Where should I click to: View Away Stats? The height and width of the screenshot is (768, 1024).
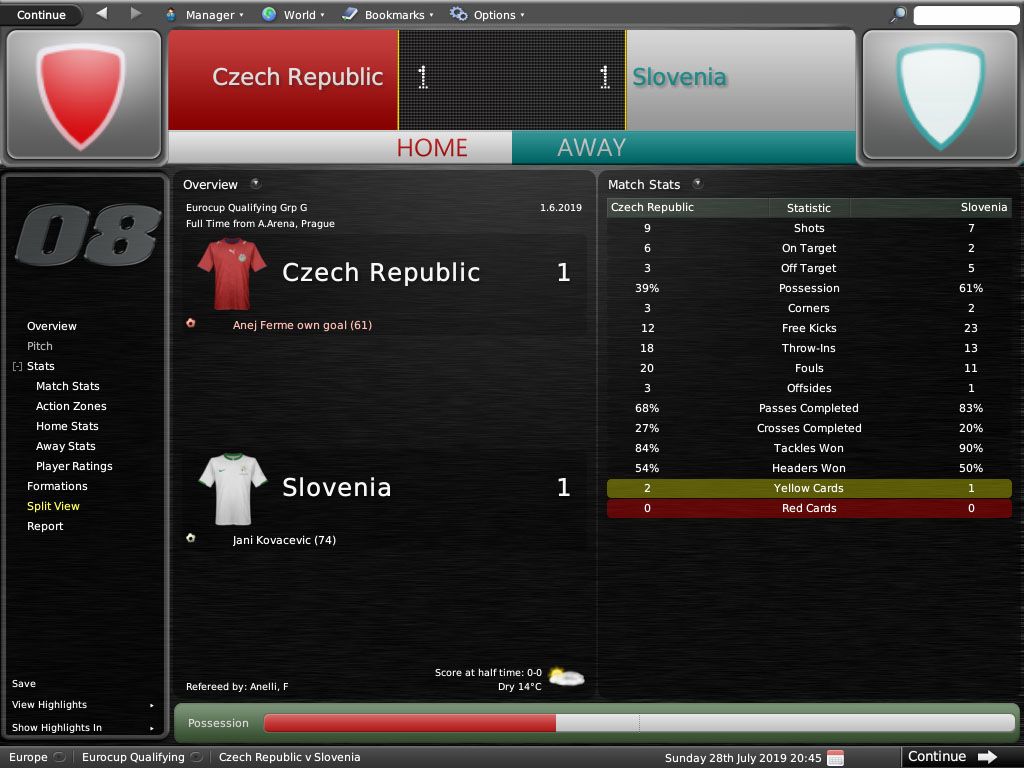pyautogui.click(x=66, y=446)
